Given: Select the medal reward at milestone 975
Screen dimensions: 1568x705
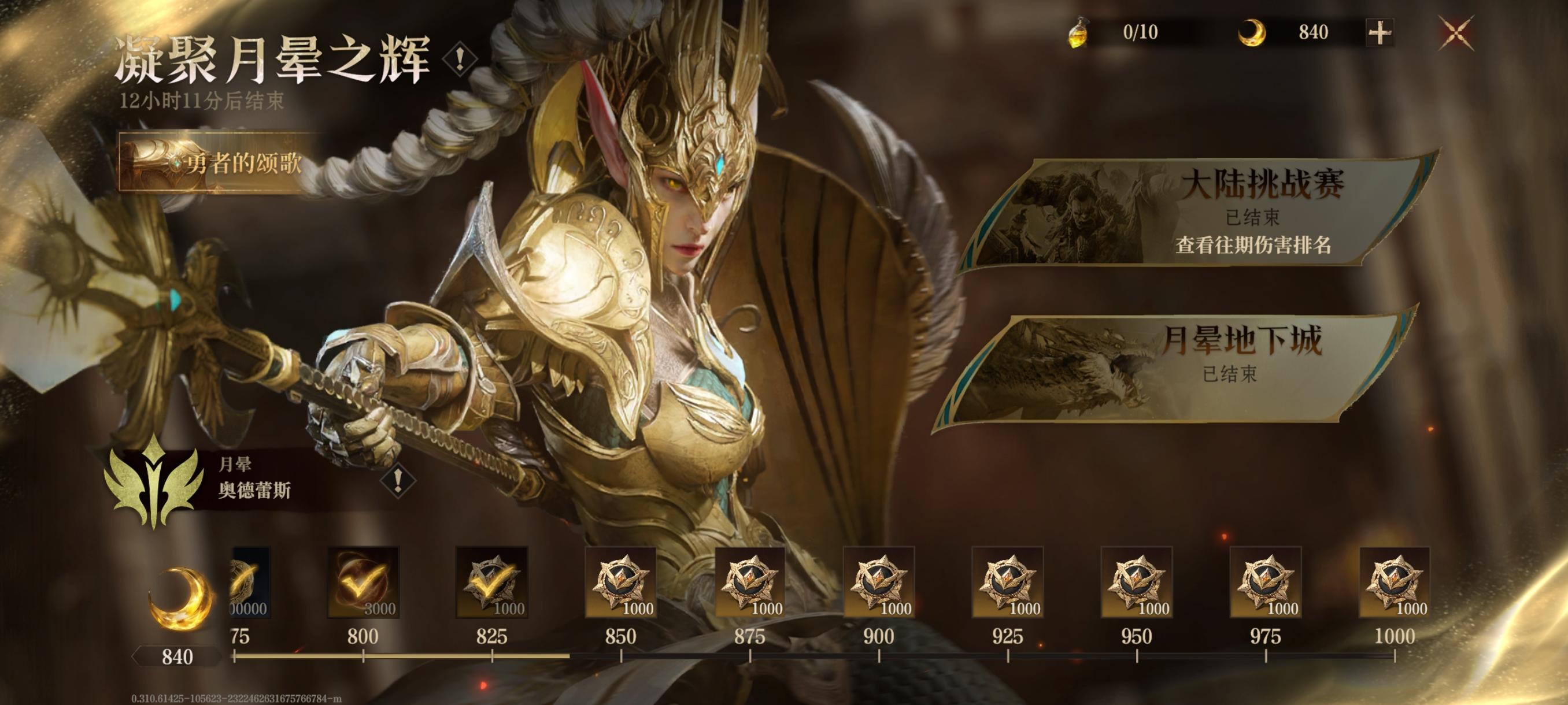Looking at the screenshot, I should 1266,582.
